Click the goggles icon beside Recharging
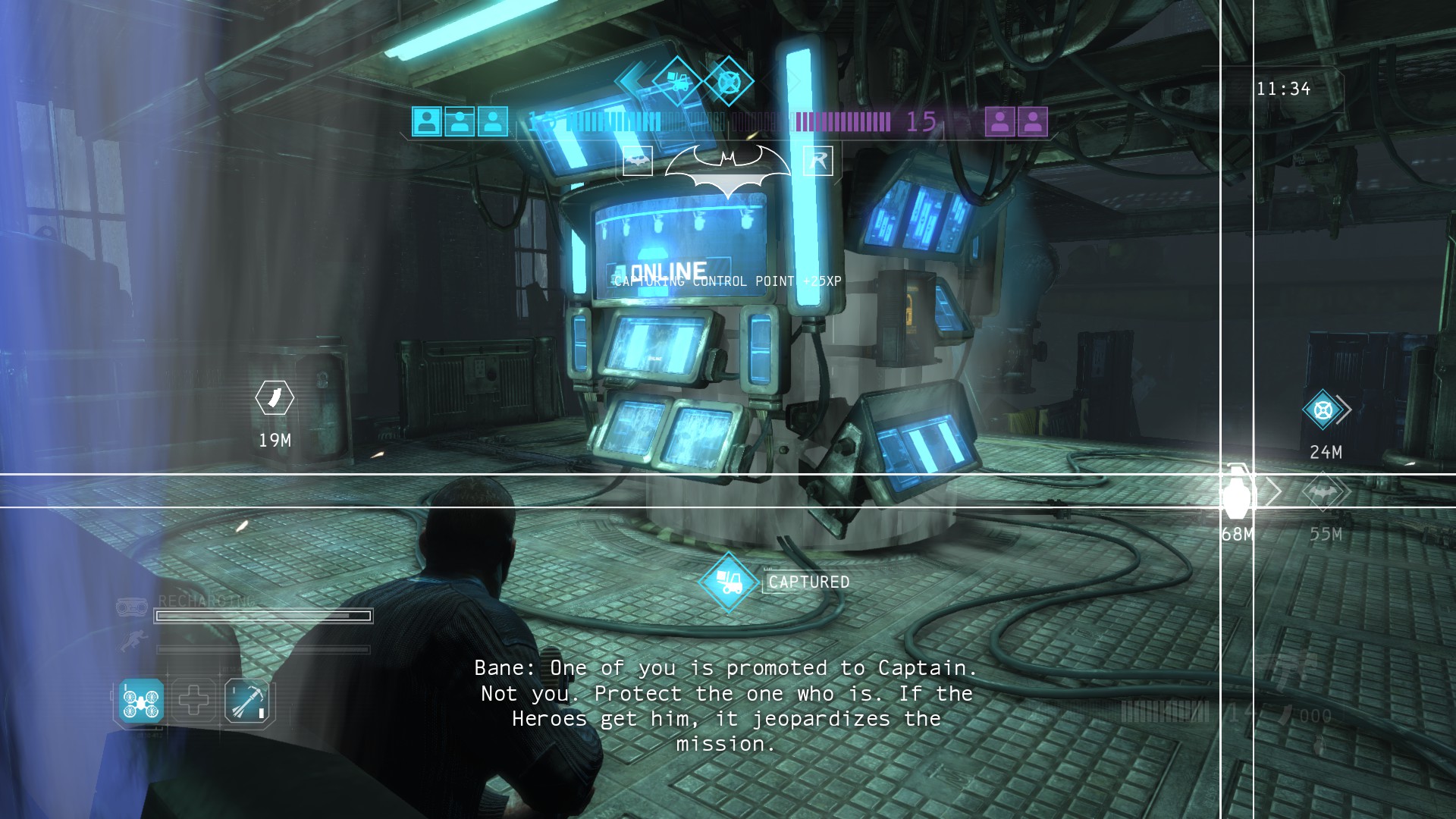This screenshot has height=819, width=1456. click(x=132, y=607)
